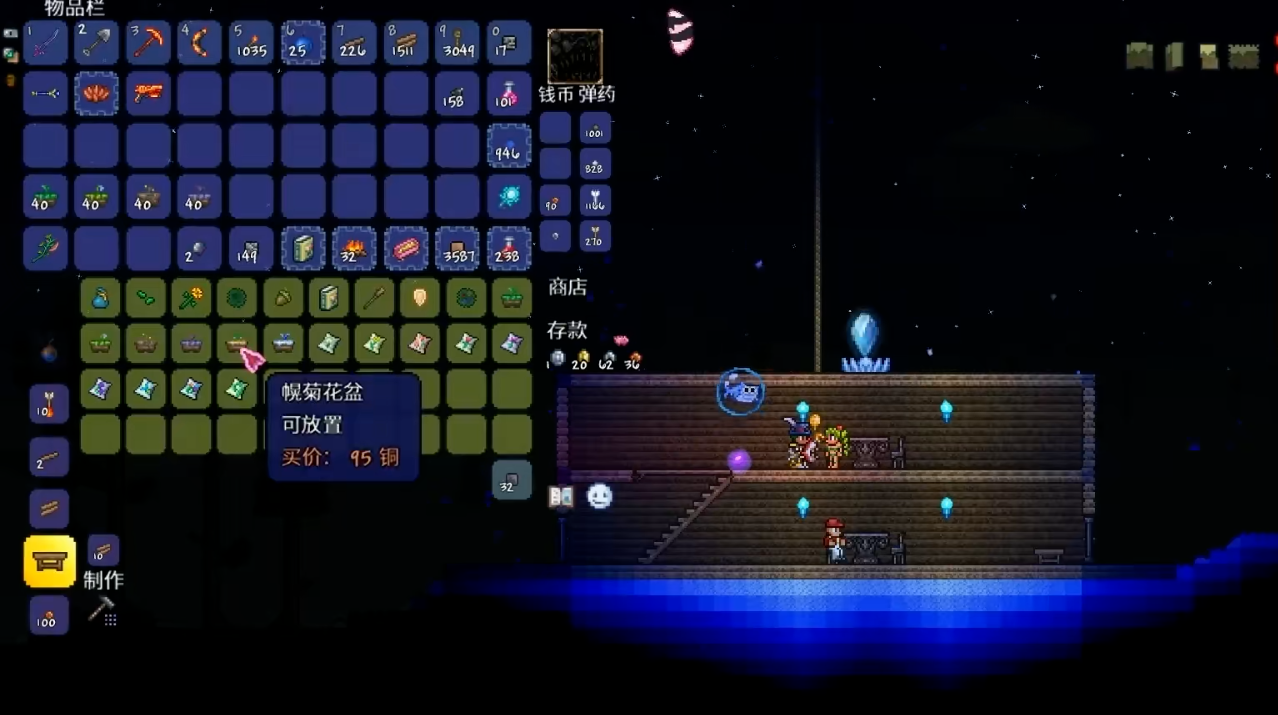
Task: Open the crafting window hammer icon
Action: click(x=102, y=609)
